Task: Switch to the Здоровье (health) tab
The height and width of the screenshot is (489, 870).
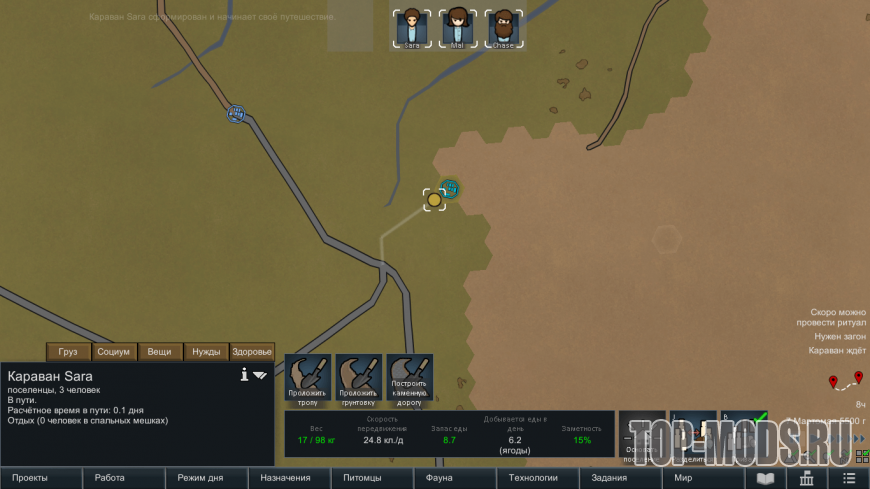Action: point(252,352)
